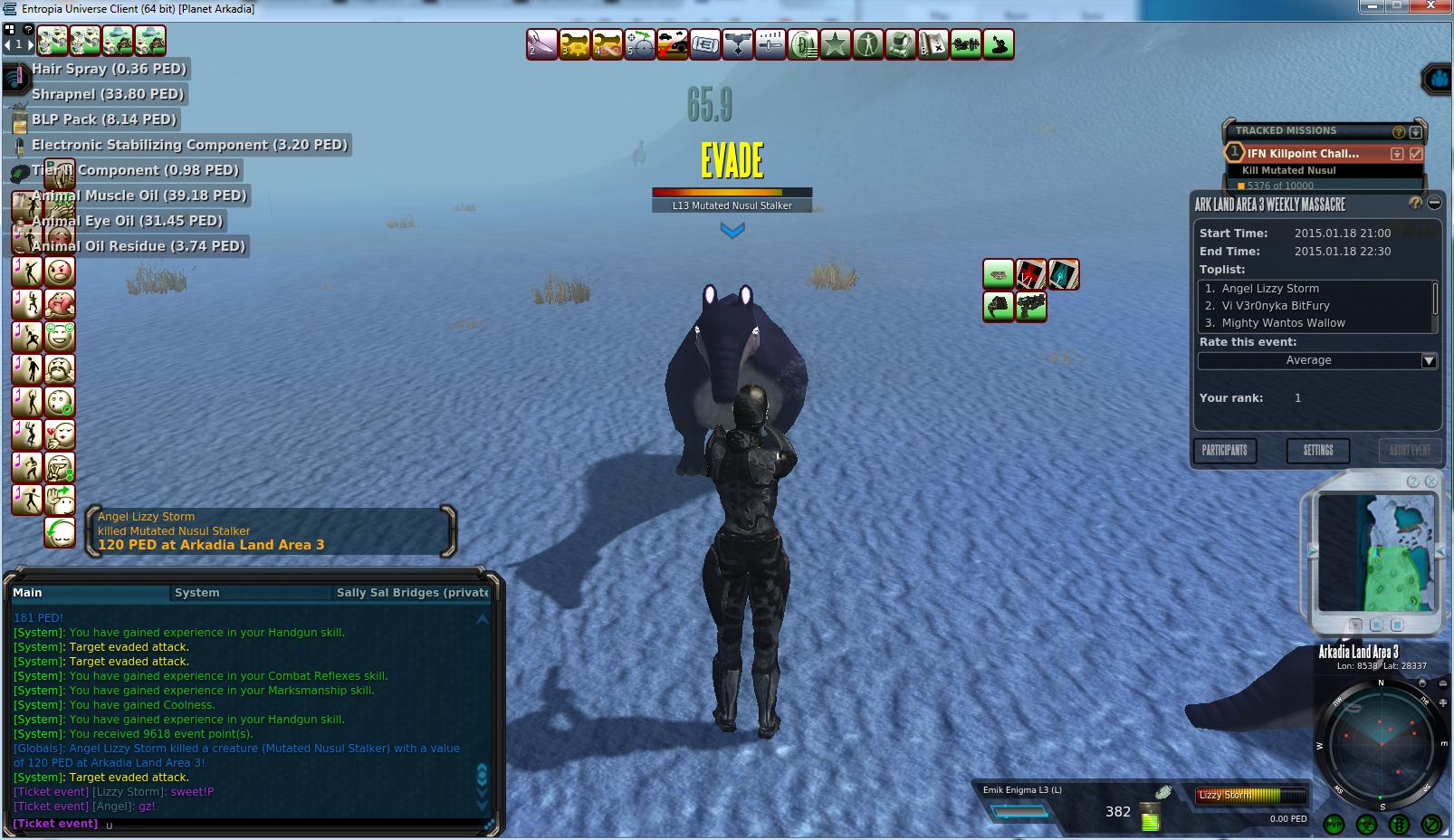The image size is (1454, 840).
Task: Click the chat message input field
Action: coord(290,824)
